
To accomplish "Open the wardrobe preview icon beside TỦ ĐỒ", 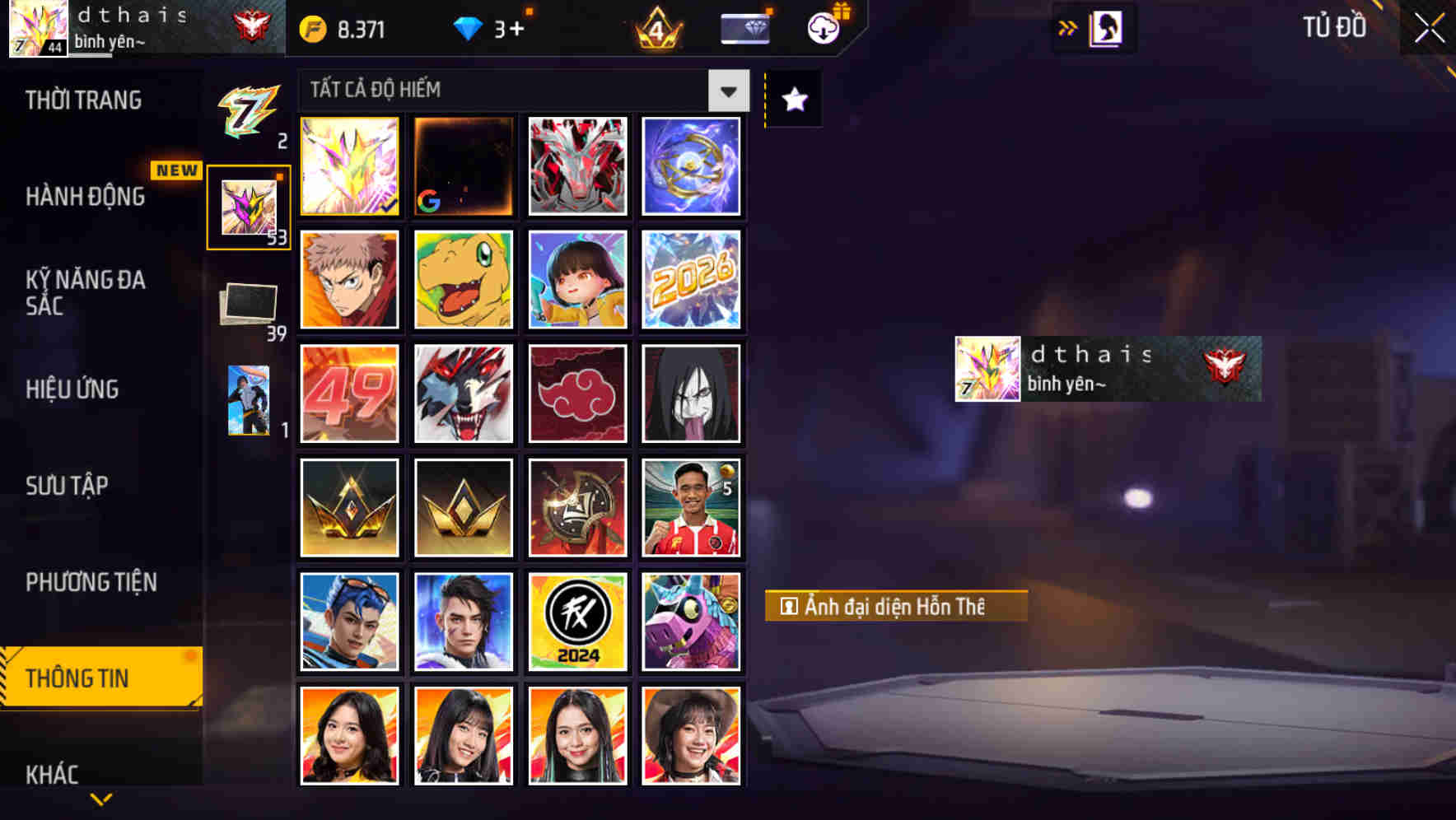I will point(1107,27).
